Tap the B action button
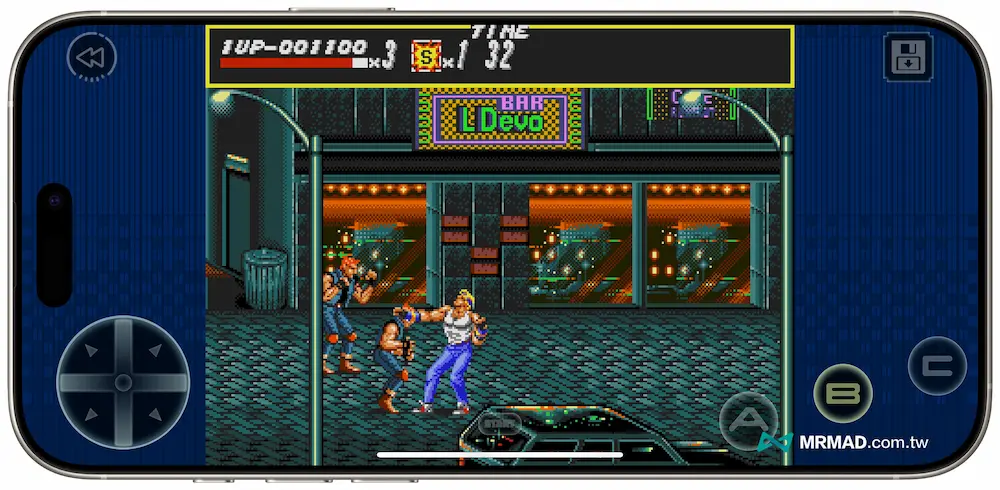 pyautogui.click(x=843, y=393)
